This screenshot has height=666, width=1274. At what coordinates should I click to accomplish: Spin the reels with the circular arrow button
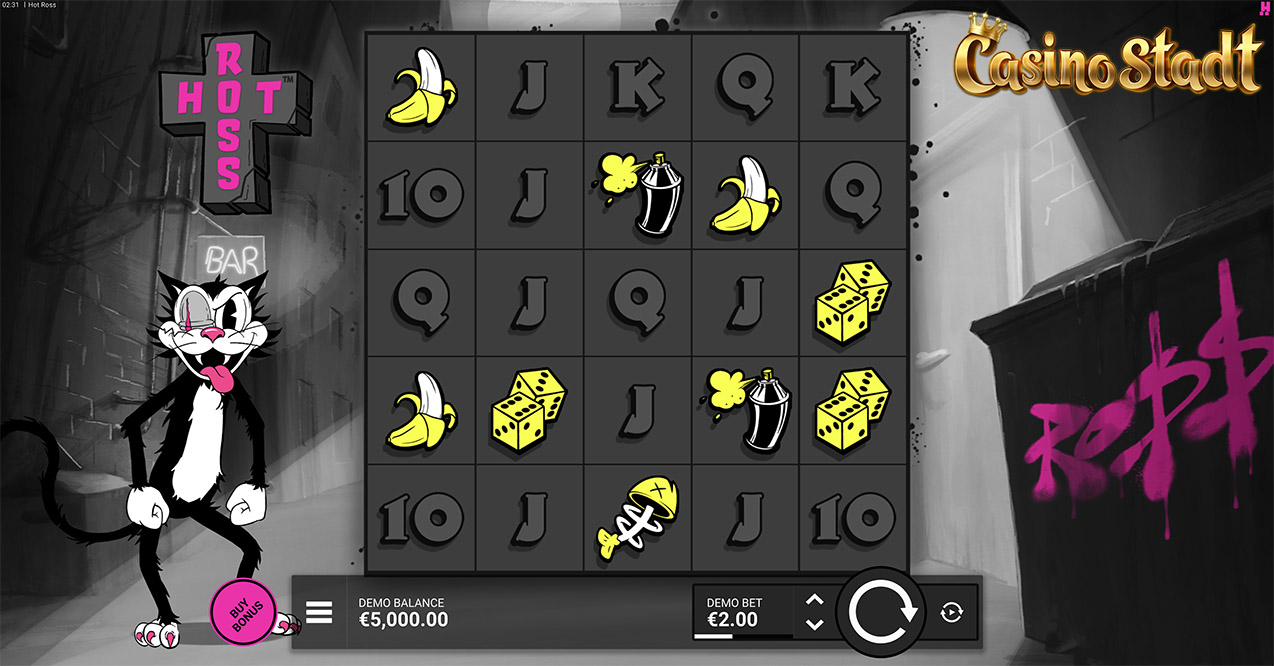point(883,611)
